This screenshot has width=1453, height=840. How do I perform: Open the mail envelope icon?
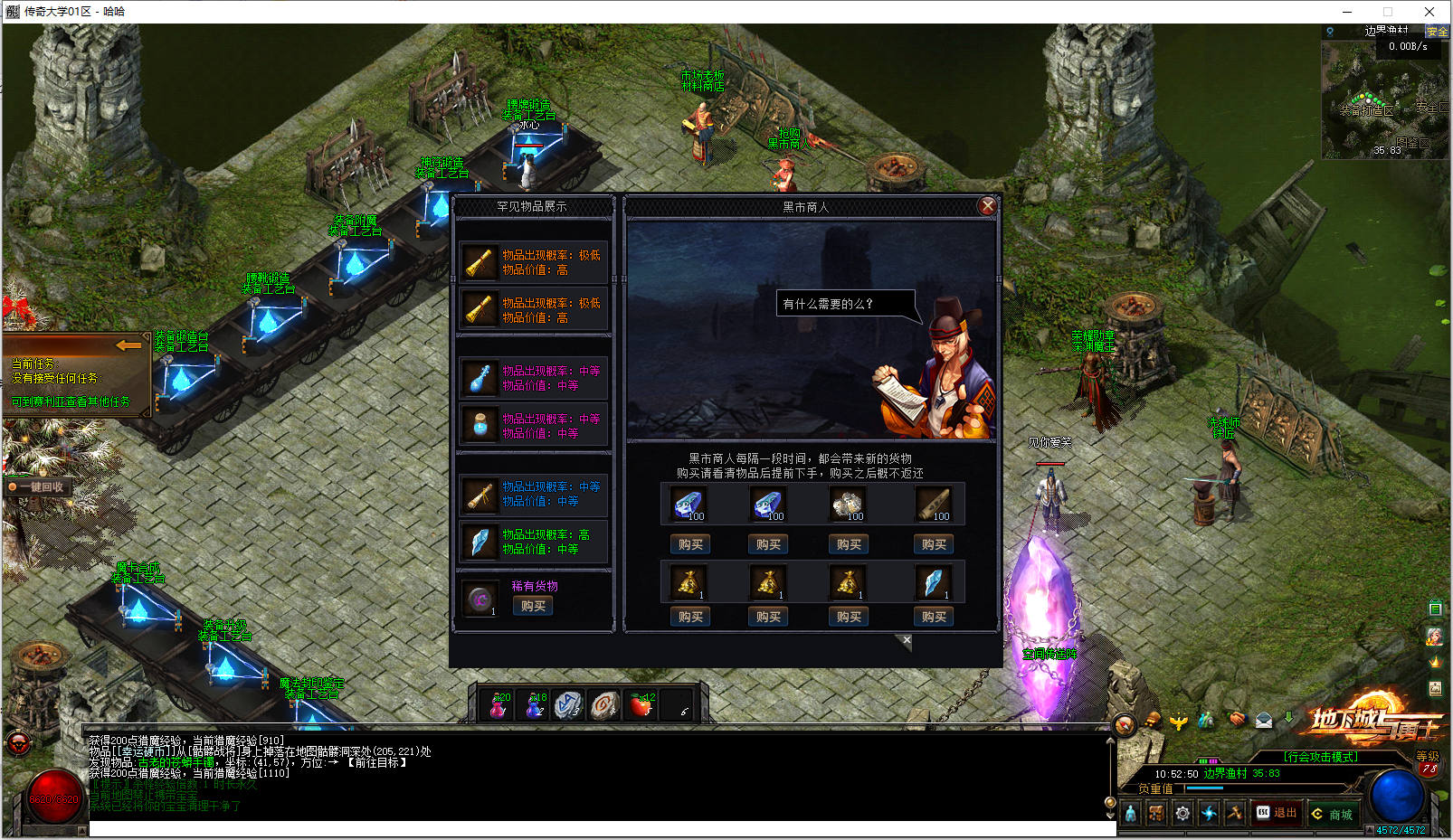(x=1264, y=721)
